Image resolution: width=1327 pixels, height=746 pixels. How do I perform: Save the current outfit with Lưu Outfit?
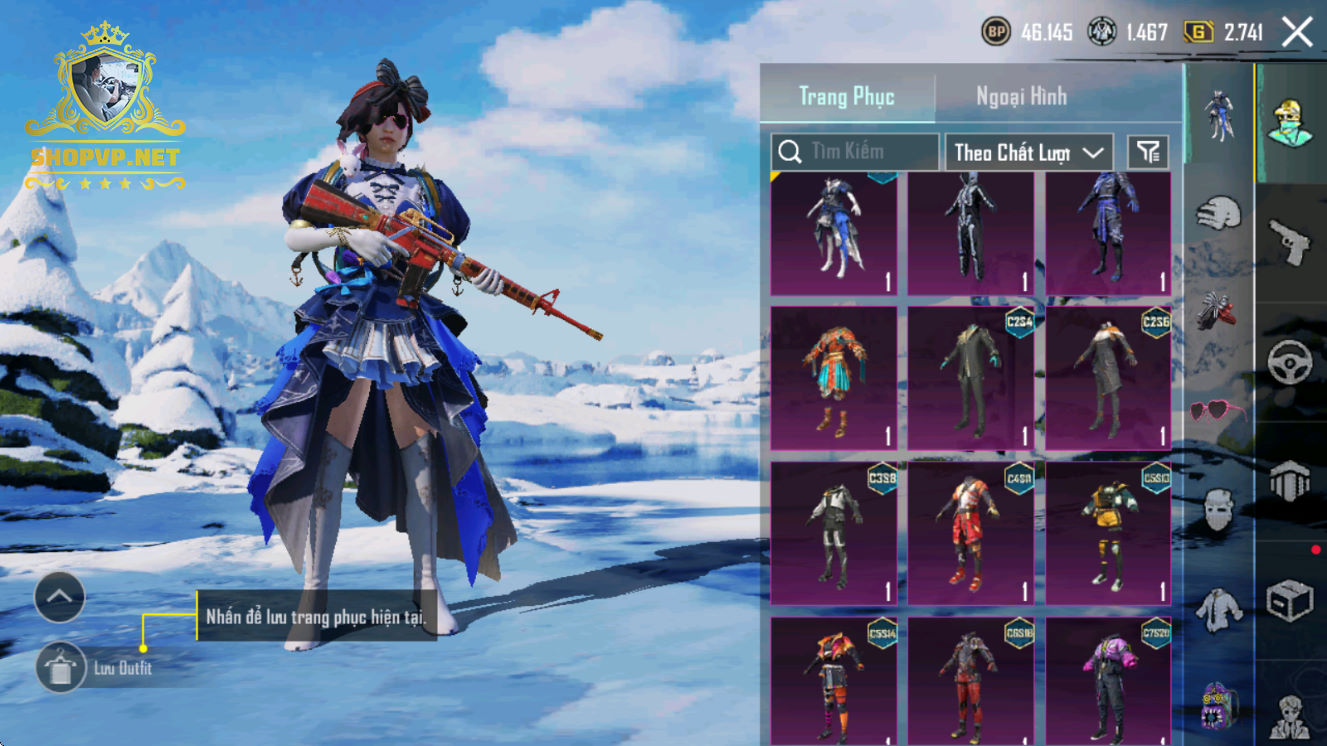pyautogui.click(x=61, y=668)
